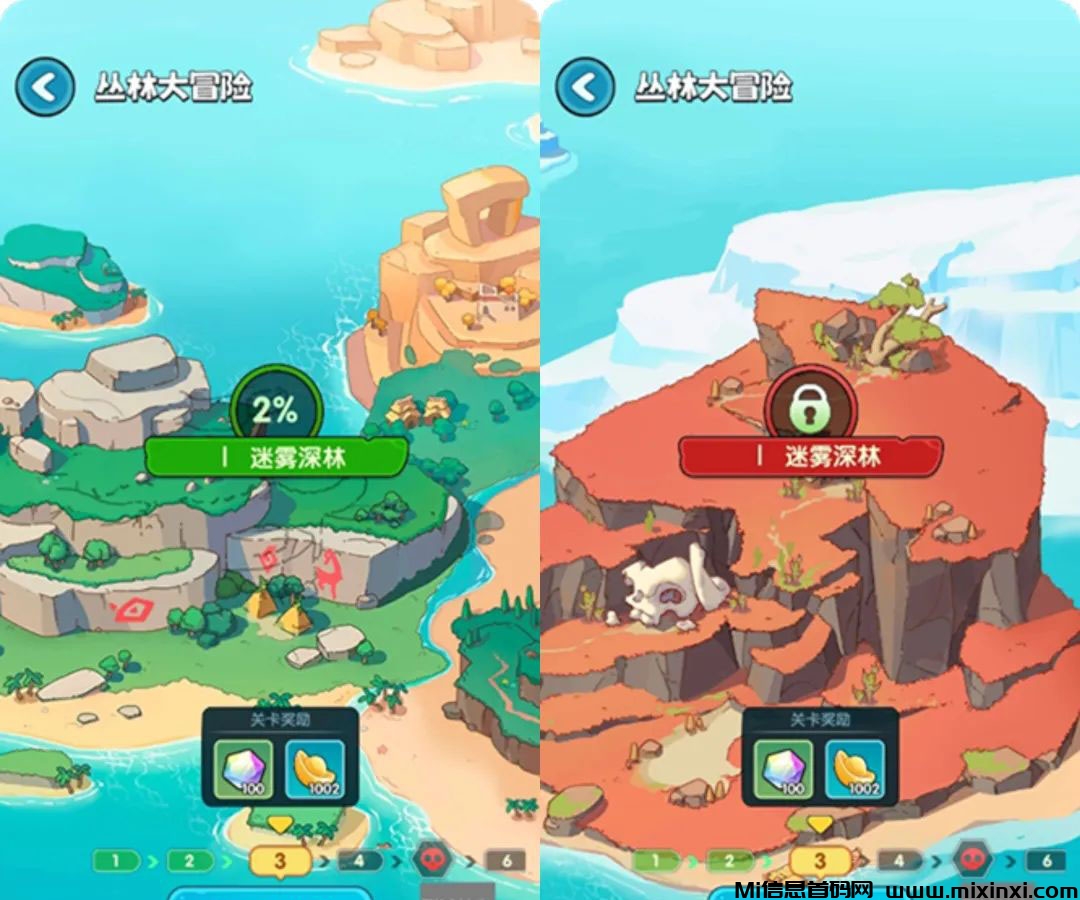
Task: Go back from the green jungle island screen
Action: pos(44,87)
